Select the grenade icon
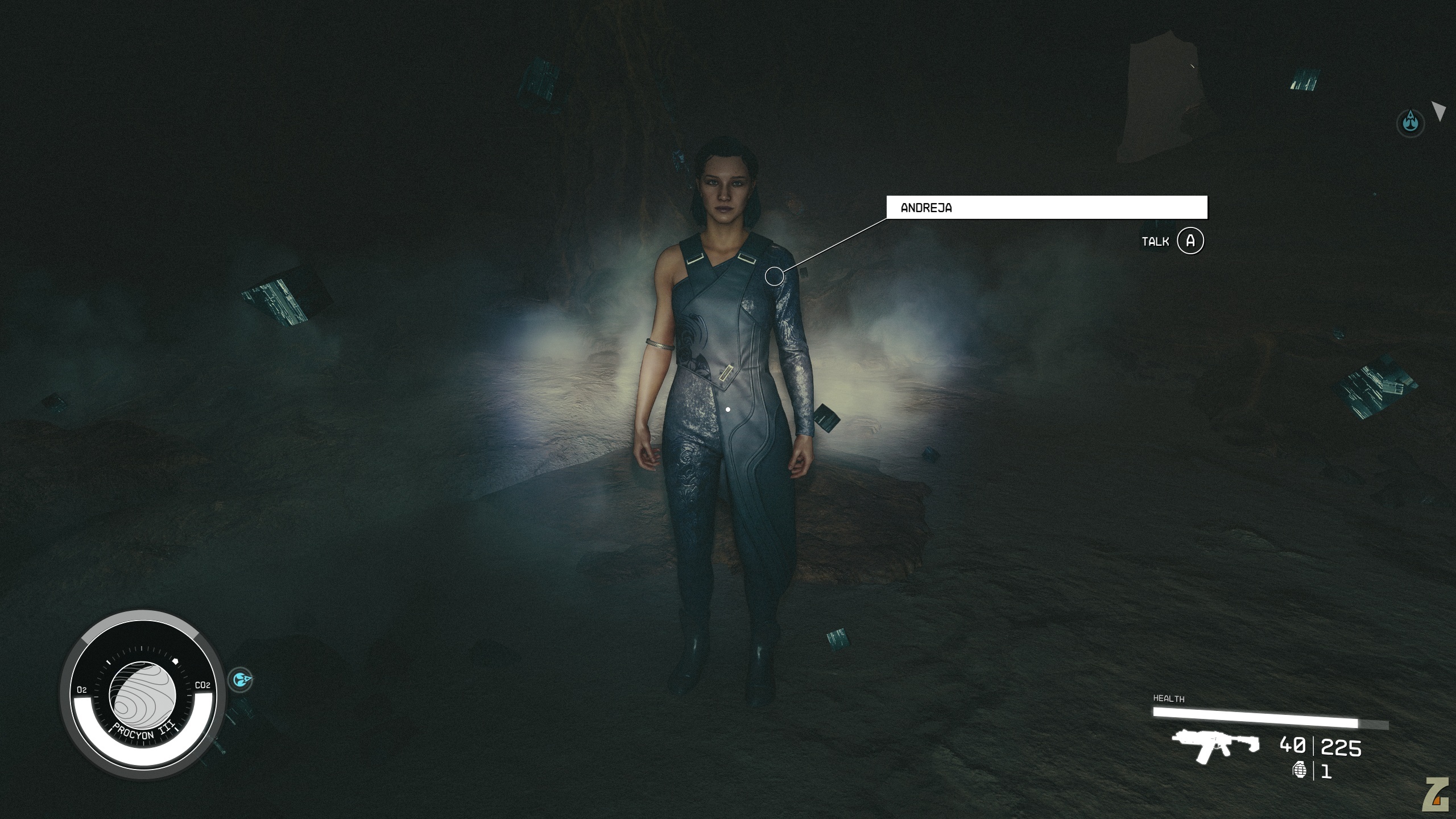Screen dimensions: 1456x819 coord(1299,771)
